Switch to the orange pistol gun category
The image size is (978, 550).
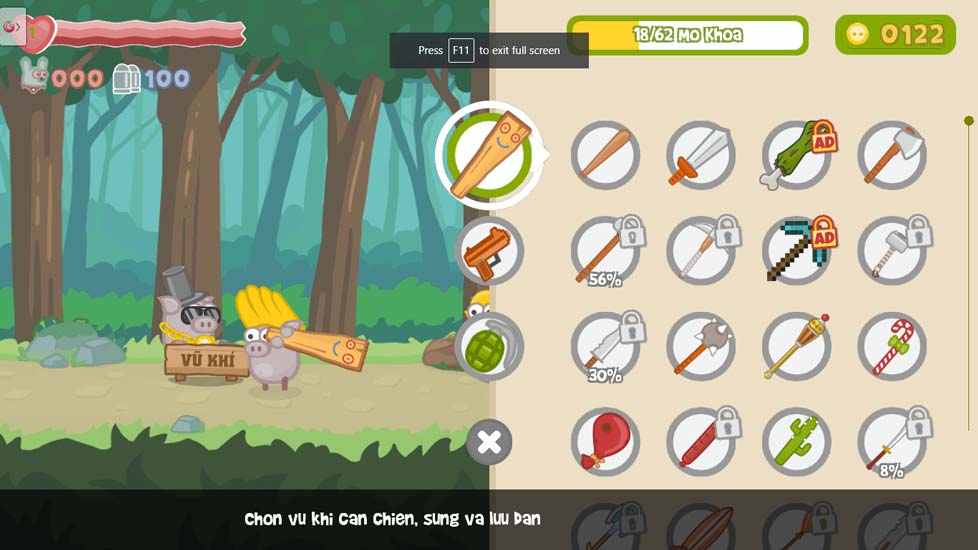tap(489, 250)
